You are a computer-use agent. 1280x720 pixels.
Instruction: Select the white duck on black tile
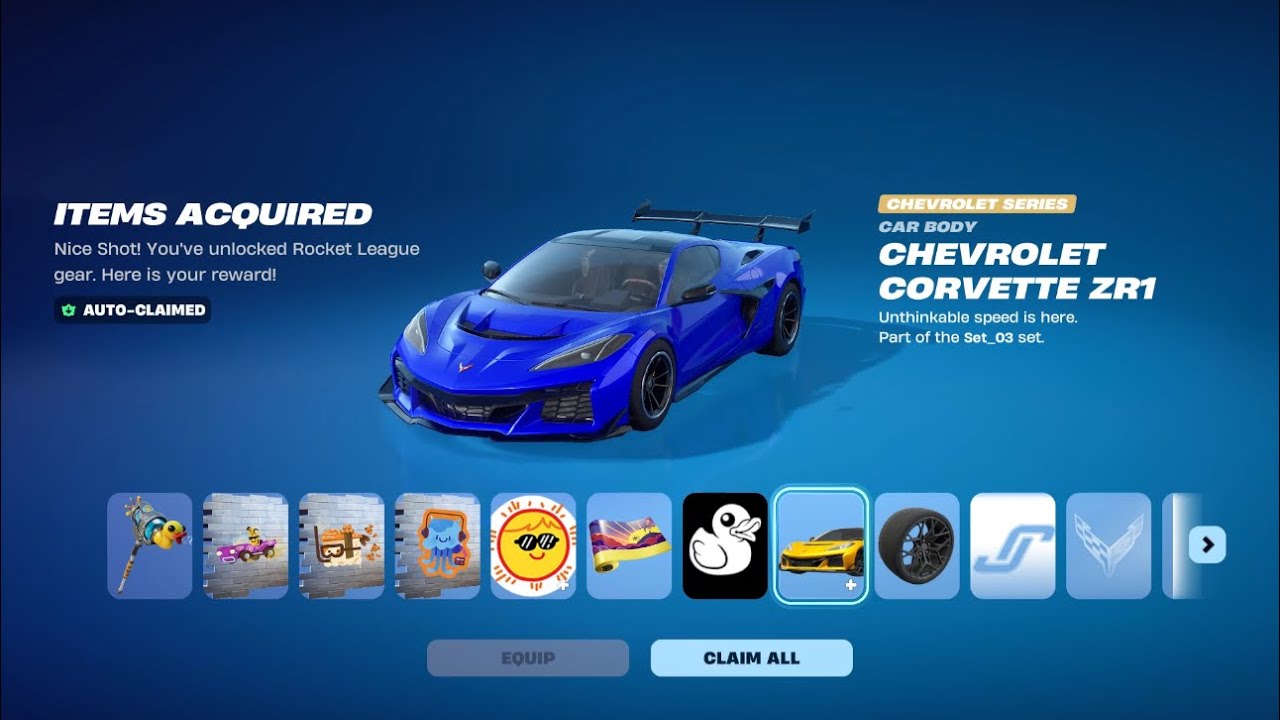[725, 546]
